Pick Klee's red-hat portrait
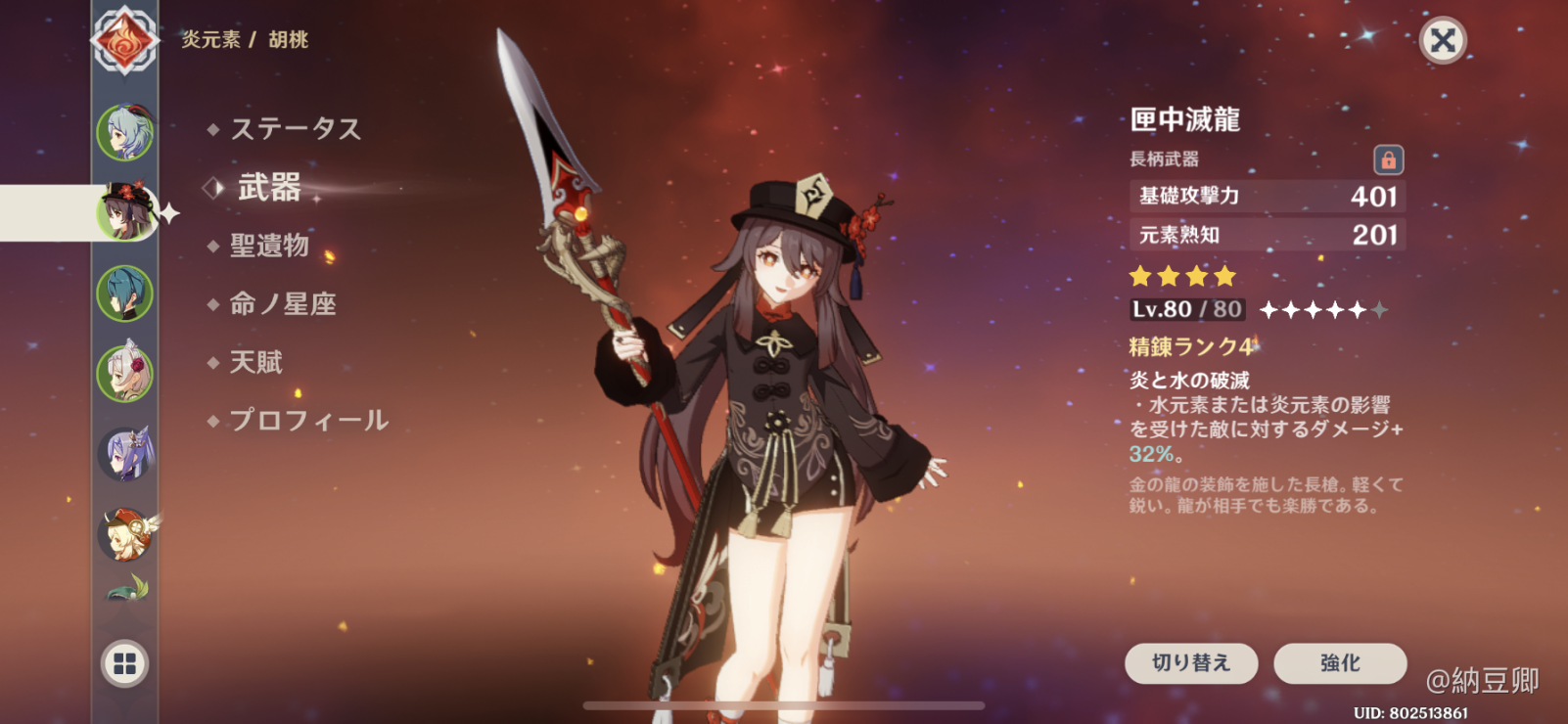Viewport: 1568px width, 724px height. [125, 534]
